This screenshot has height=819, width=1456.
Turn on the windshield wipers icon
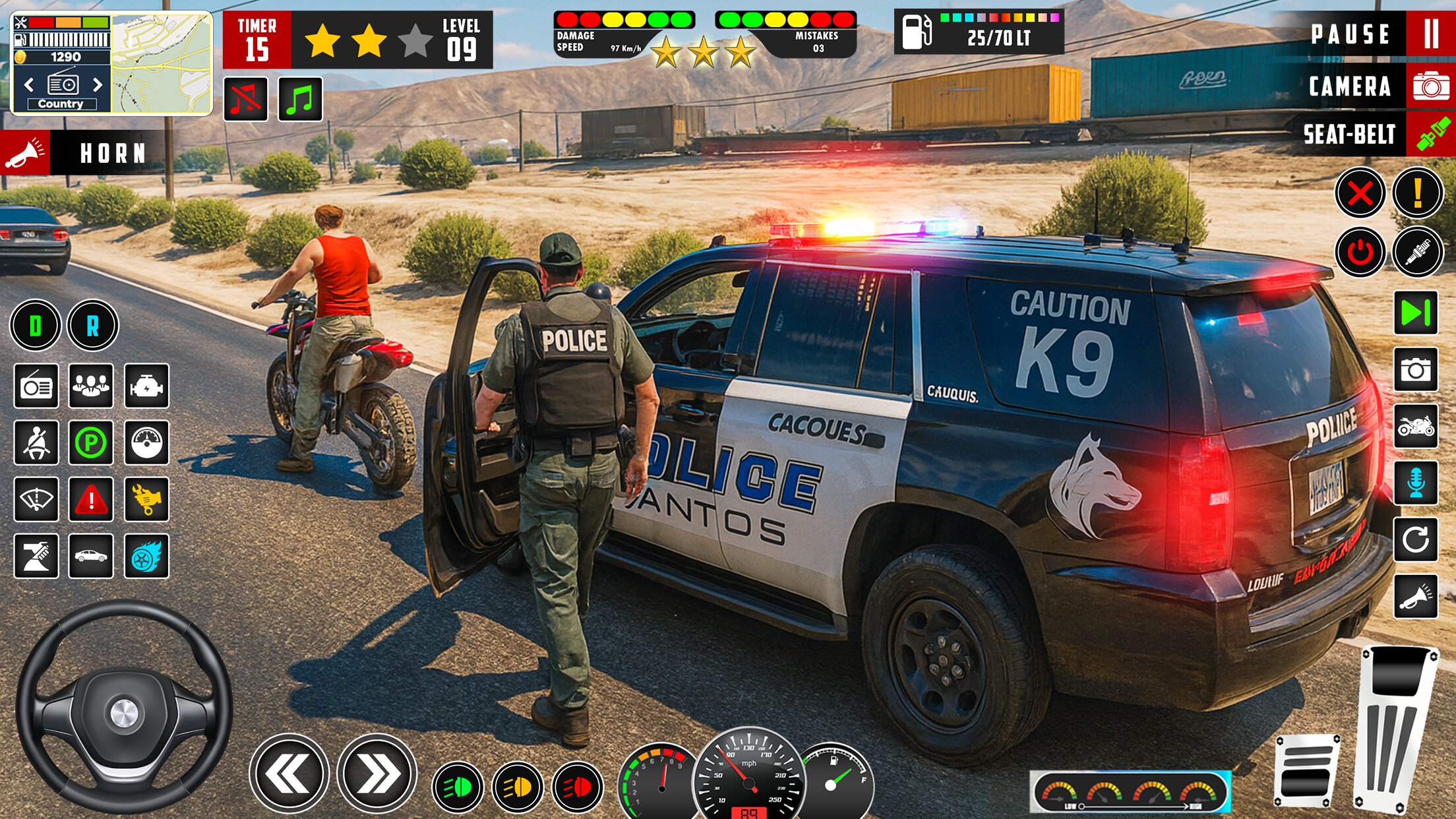coord(36,500)
